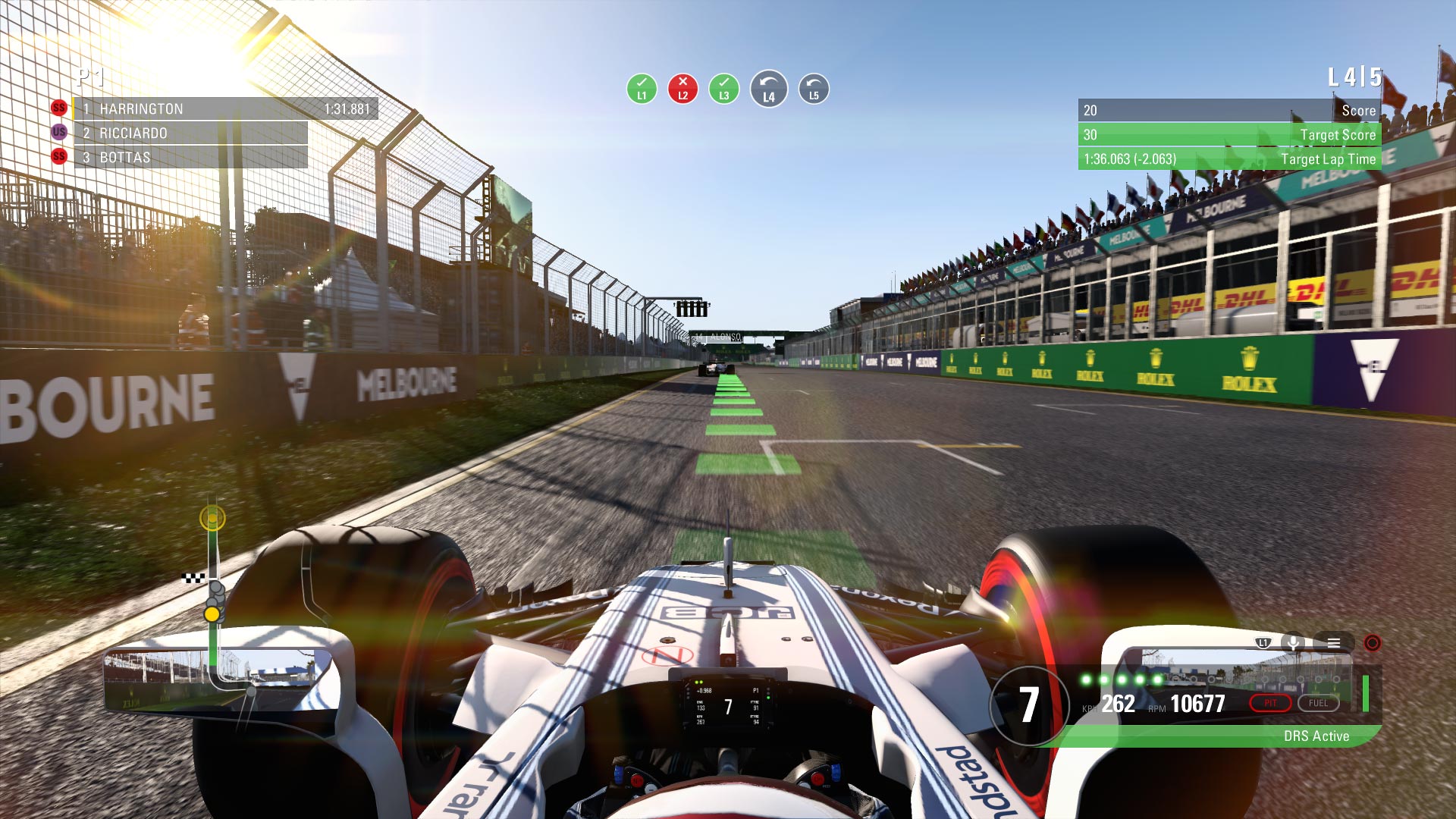Image resolution: width=1456 pixels, height=819 pixels.
Task: Click the L1 button badge on the HUD
Action: 1263,642
